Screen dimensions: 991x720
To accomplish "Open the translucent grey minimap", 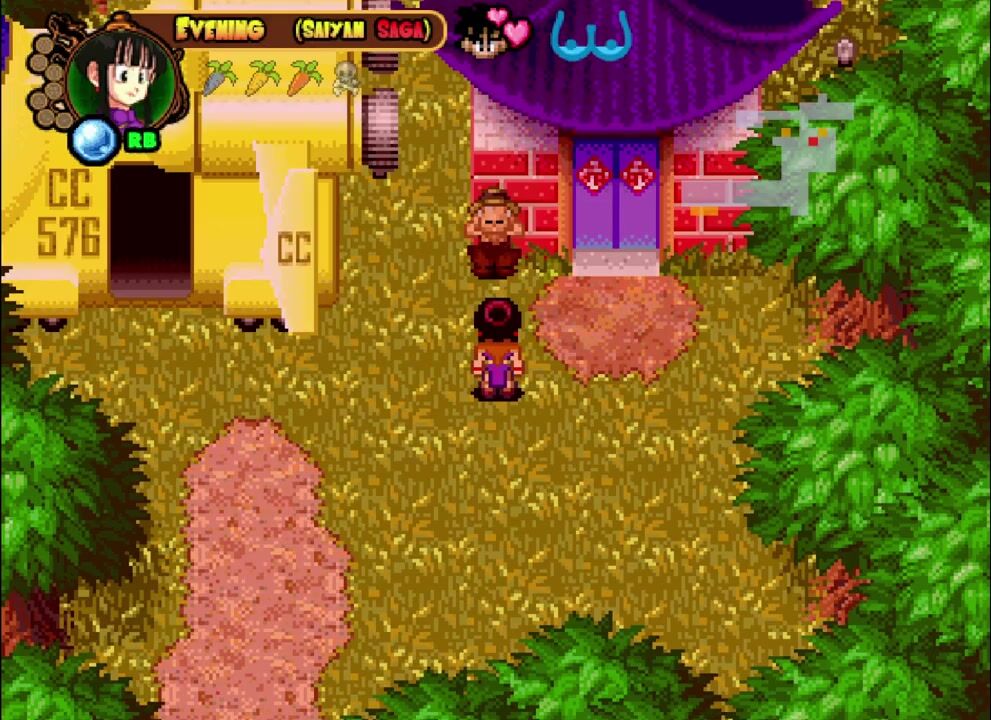I will coord(796,150).
